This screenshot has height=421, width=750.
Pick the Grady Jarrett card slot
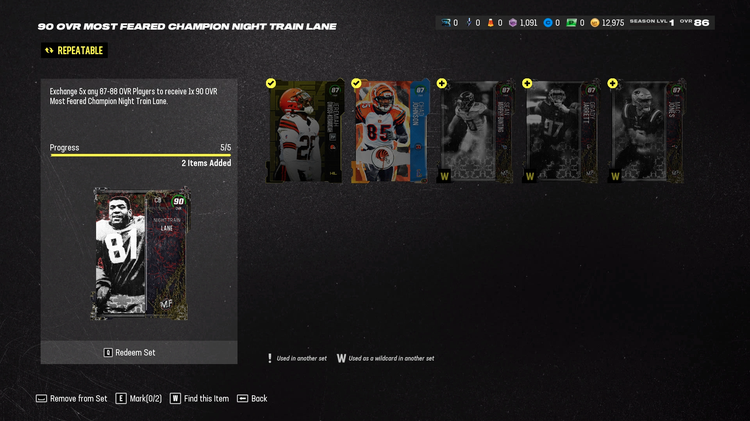pyautogui.click(x=561, y=131)
